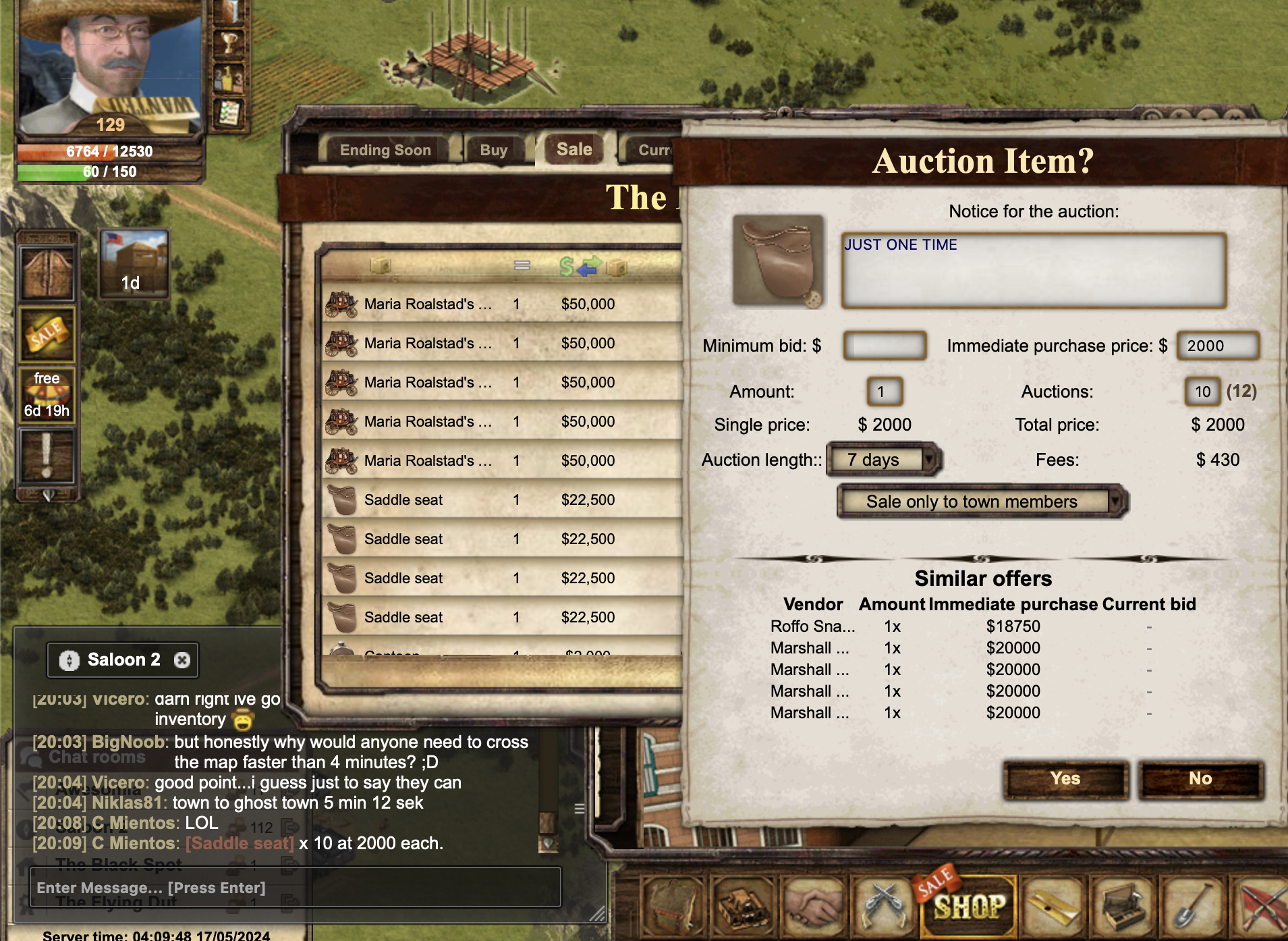Open the Auction length dropdown
1288x941 pixels.
(883, 460)
